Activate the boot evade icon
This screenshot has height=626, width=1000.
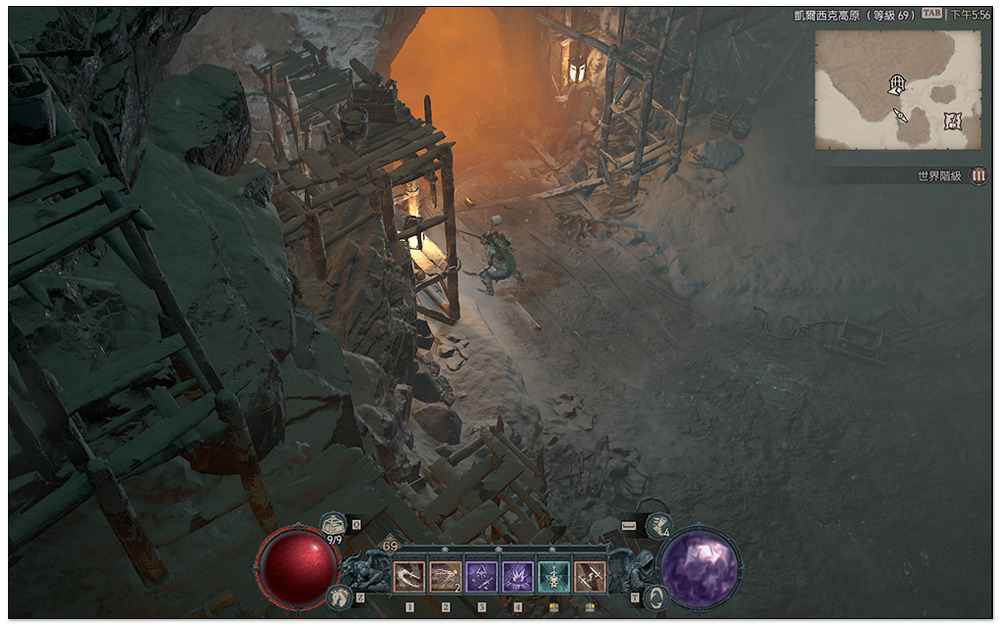657,523
